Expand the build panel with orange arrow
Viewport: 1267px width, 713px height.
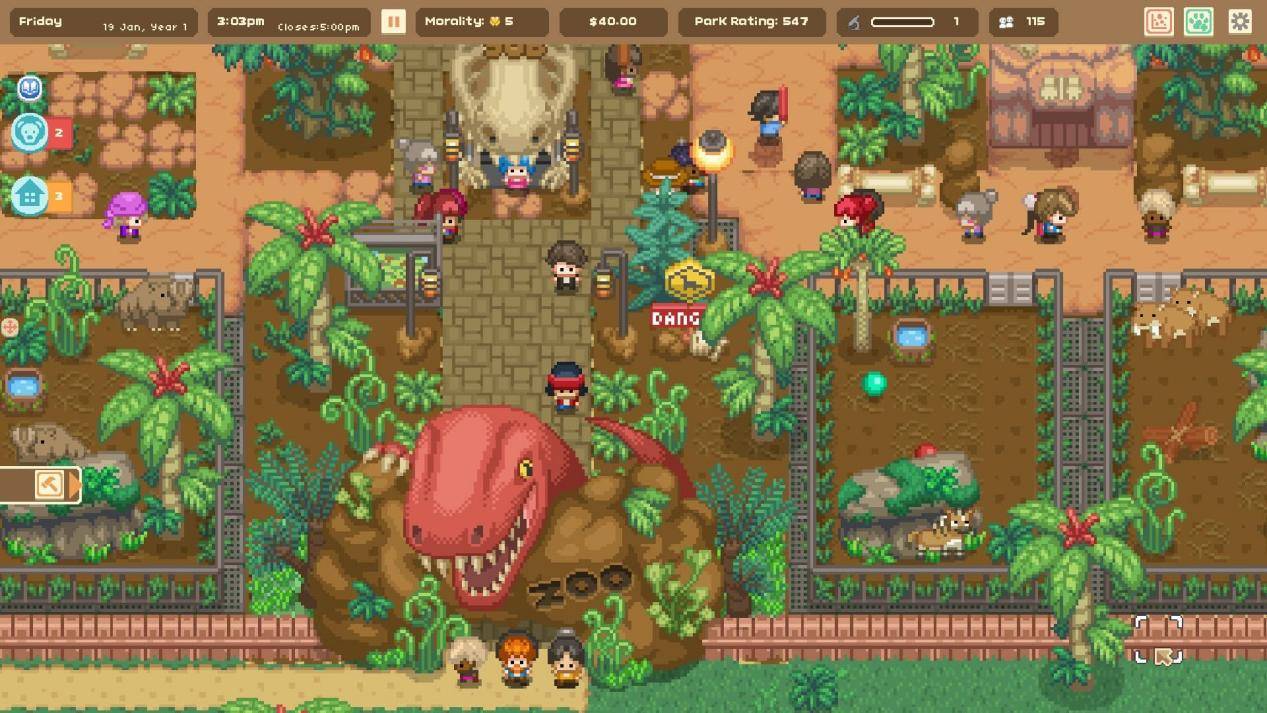[x=75, y=485]
